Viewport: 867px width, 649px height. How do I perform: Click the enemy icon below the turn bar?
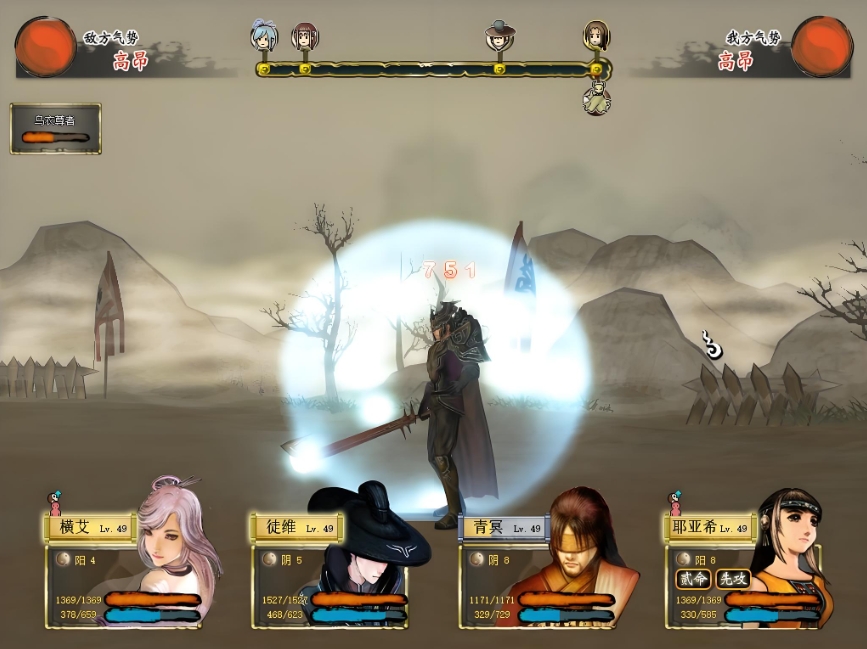point(597,100)
